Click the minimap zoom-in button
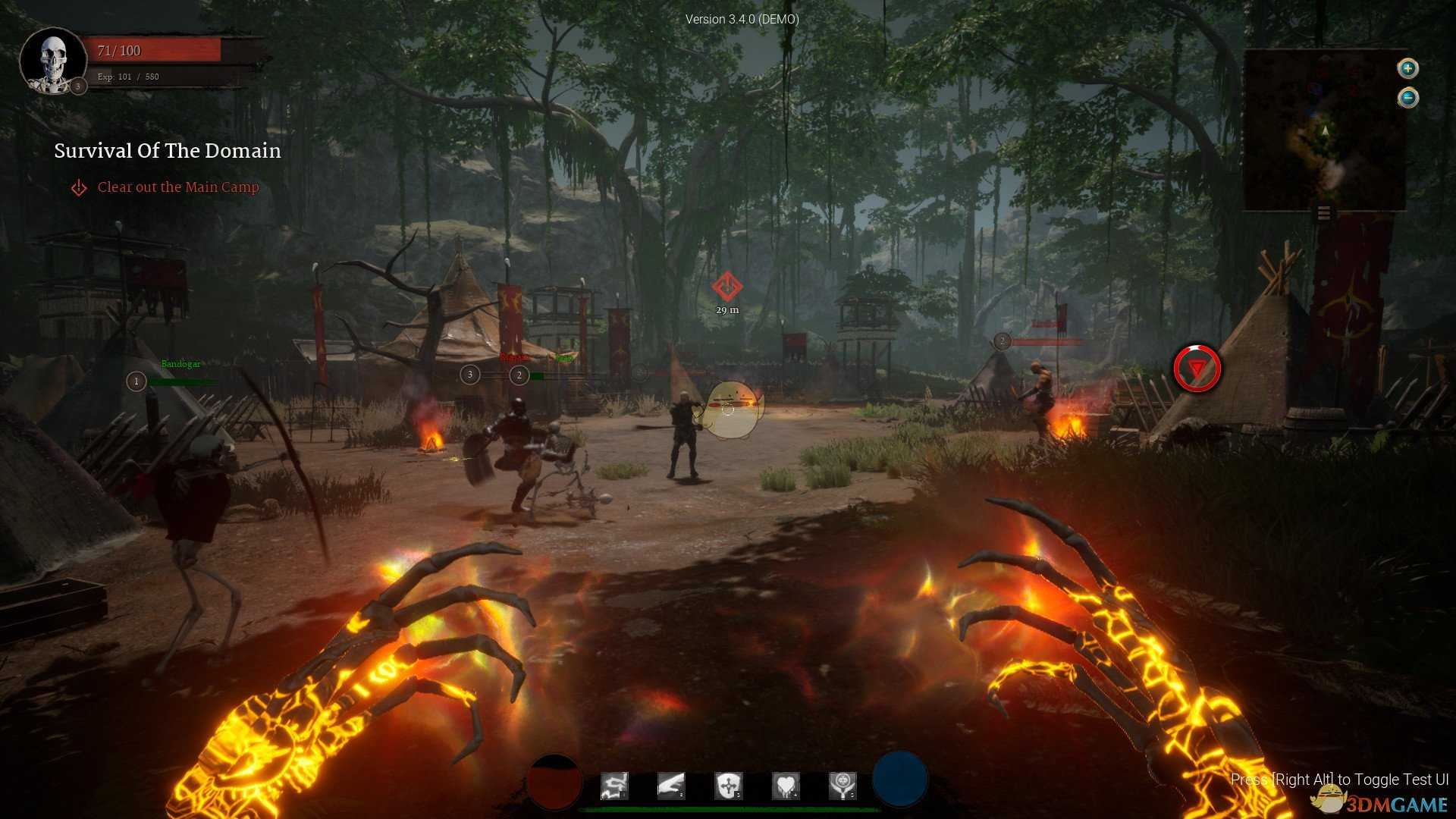Image resolution: width=1456 pixels, height=819 pixels. tap(1407, 68)
